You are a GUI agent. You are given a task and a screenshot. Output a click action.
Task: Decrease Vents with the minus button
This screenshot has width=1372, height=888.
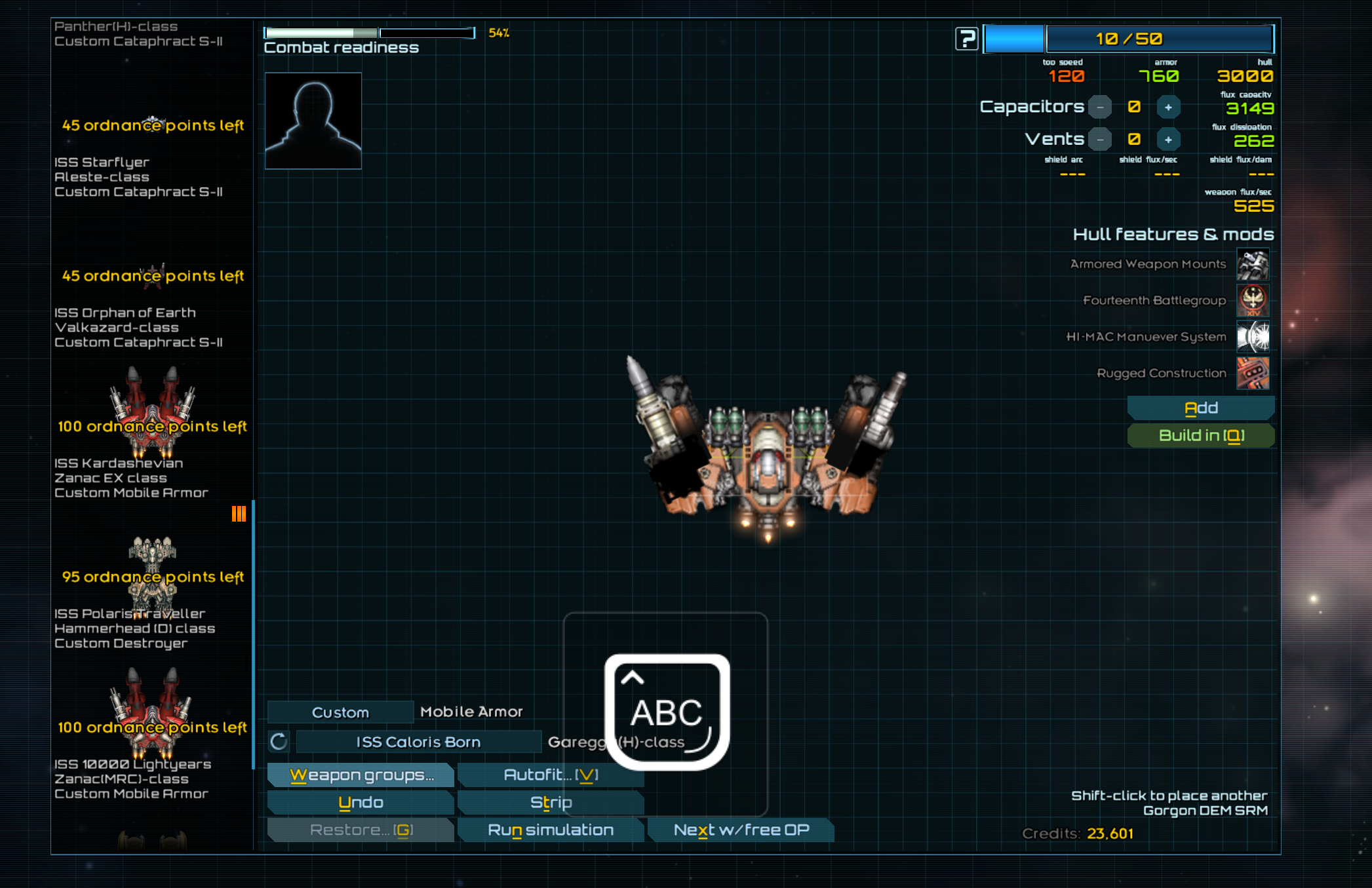pos(1100,139)
